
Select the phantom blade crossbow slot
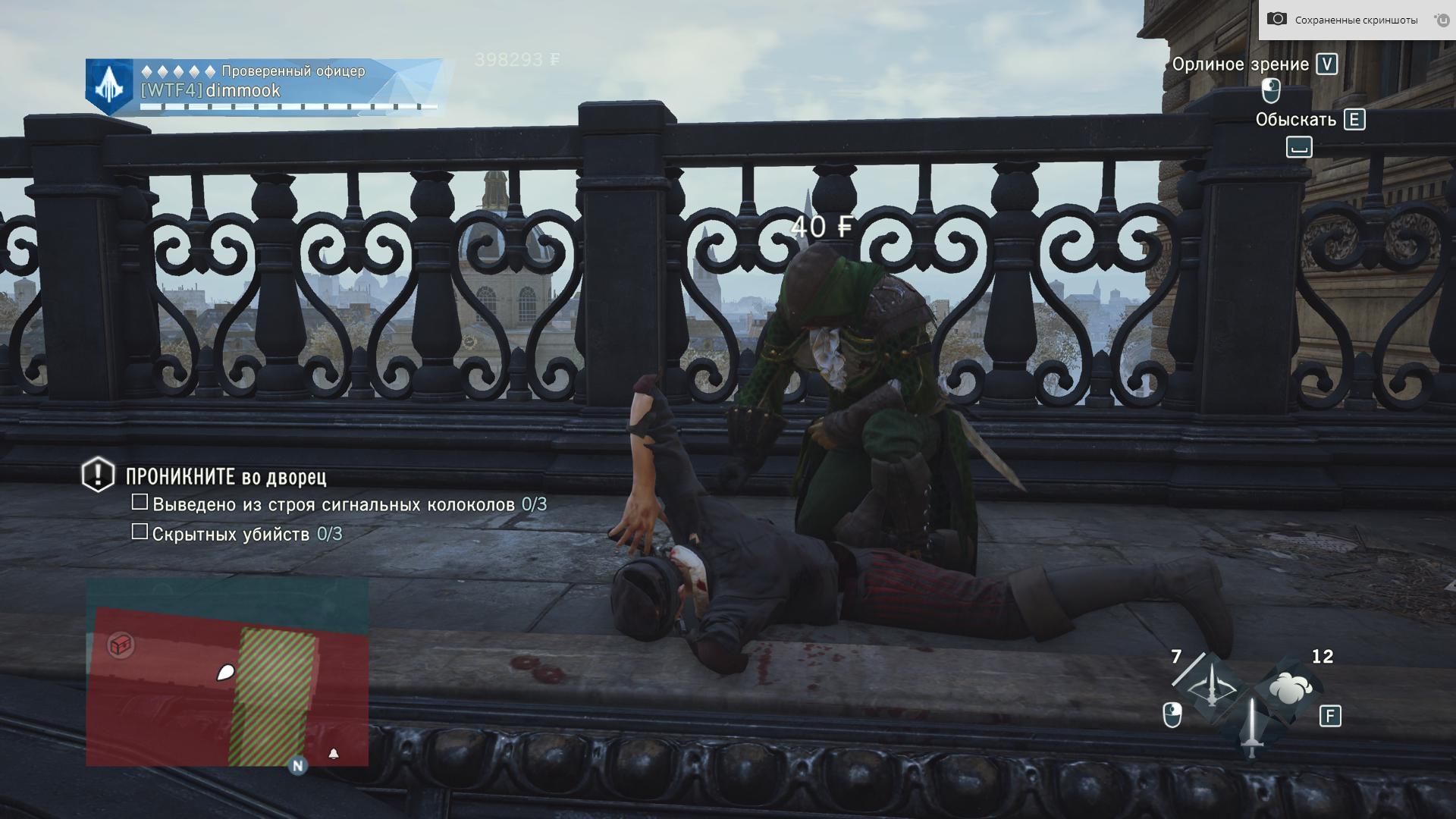(1212, 689)
